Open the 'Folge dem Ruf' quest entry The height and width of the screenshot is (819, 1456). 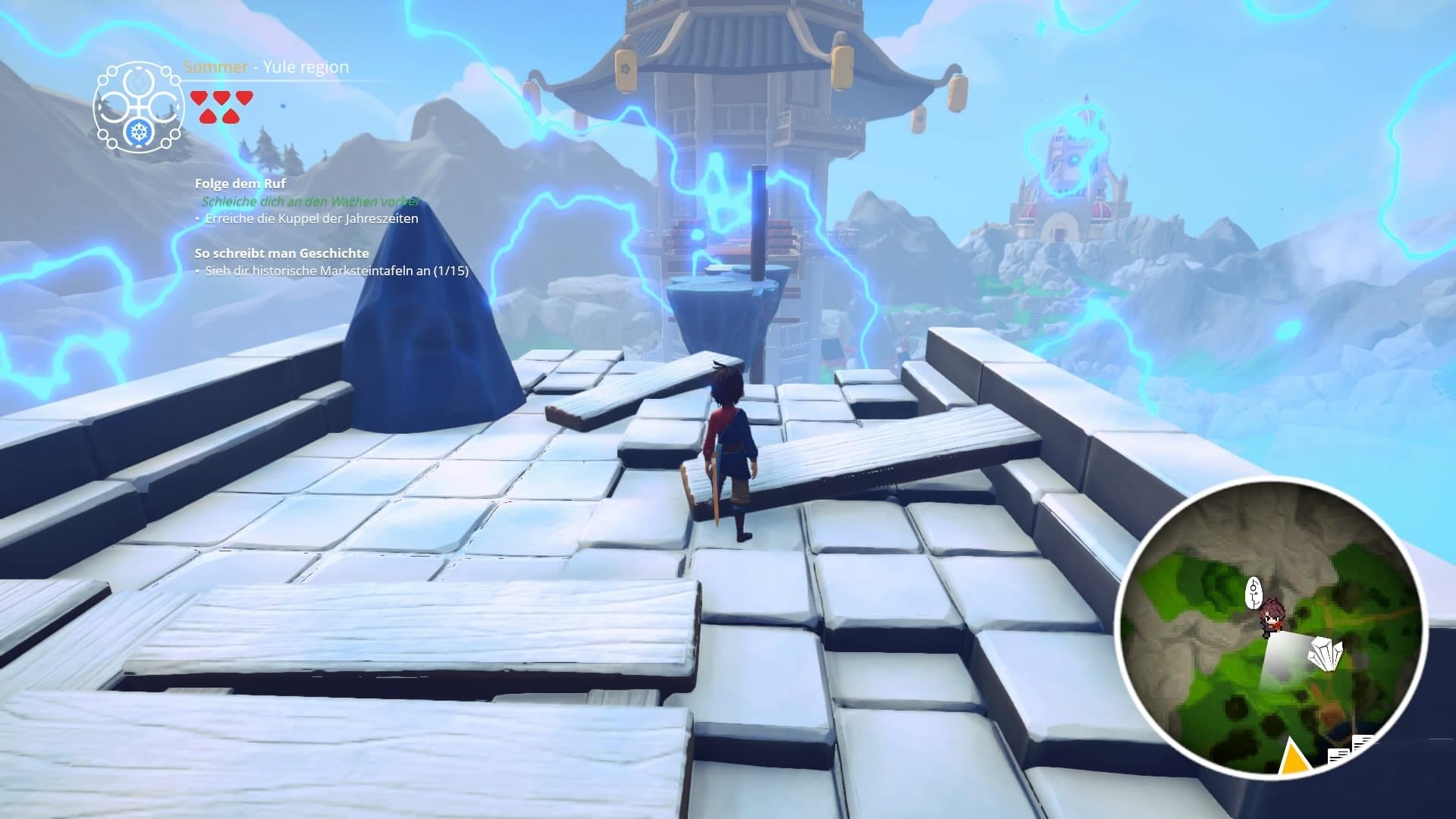pos(240,184)
